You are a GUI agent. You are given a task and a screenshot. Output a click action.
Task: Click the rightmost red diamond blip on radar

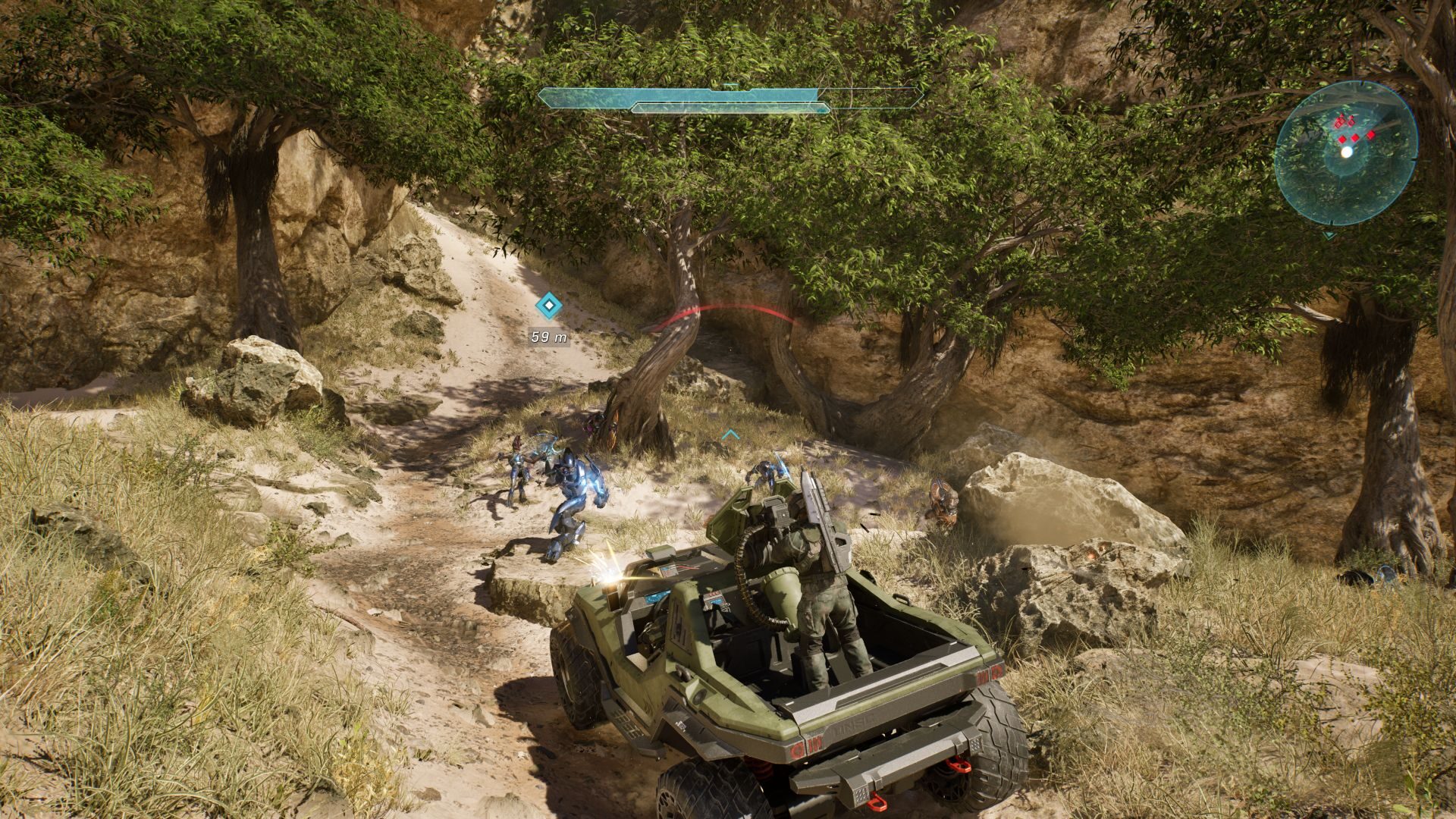pos(1371,135)
